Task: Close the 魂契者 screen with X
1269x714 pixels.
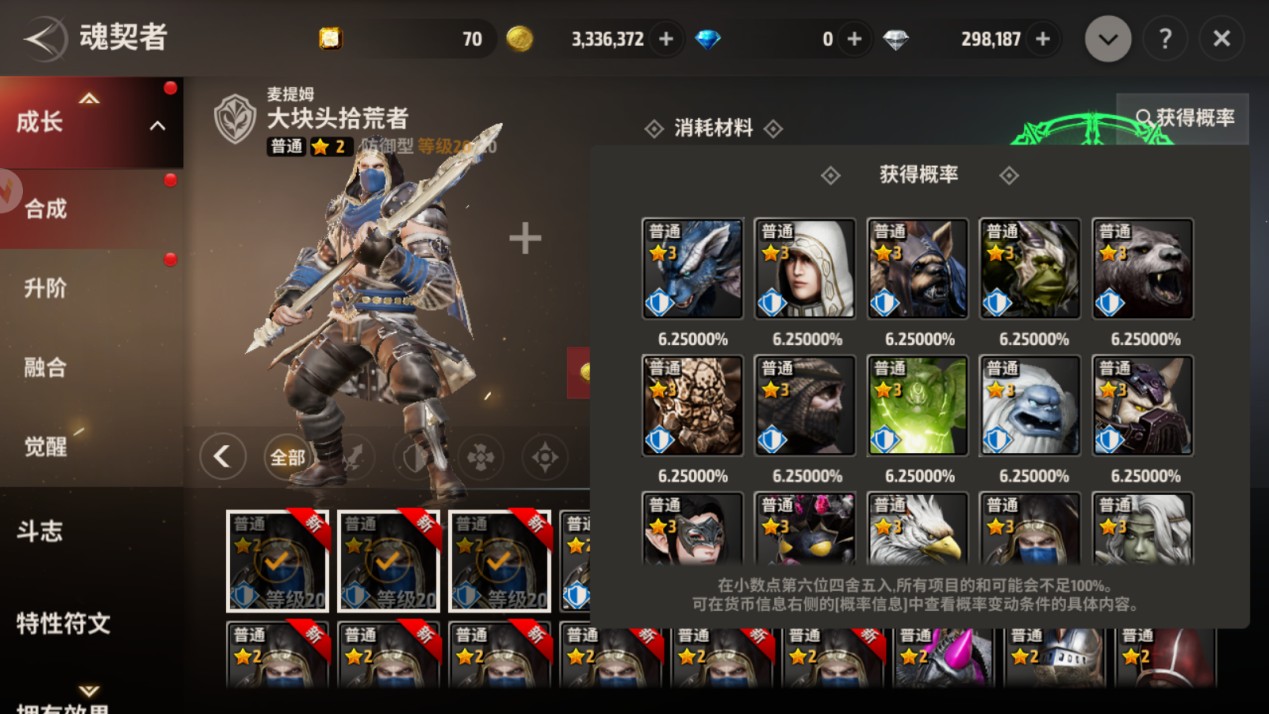Action: 1221,39
